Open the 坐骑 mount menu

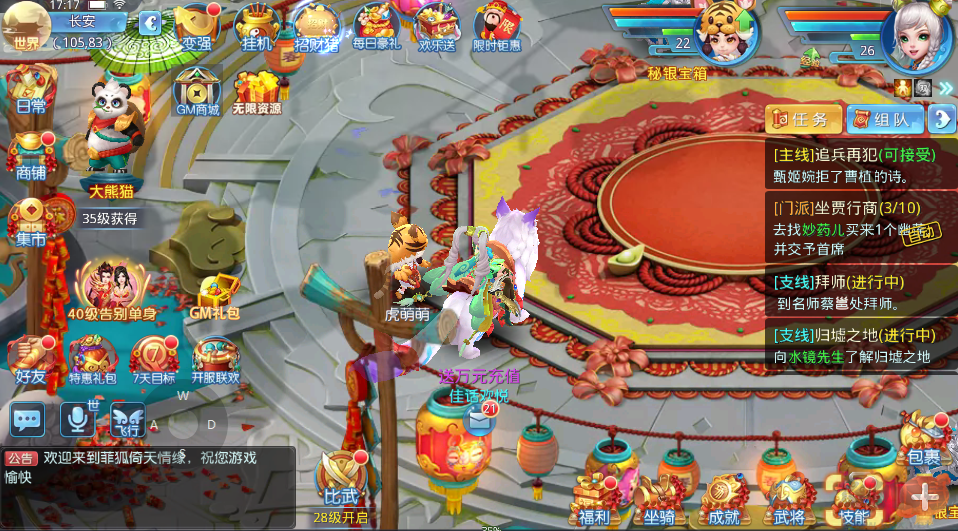tap(658, 497)
